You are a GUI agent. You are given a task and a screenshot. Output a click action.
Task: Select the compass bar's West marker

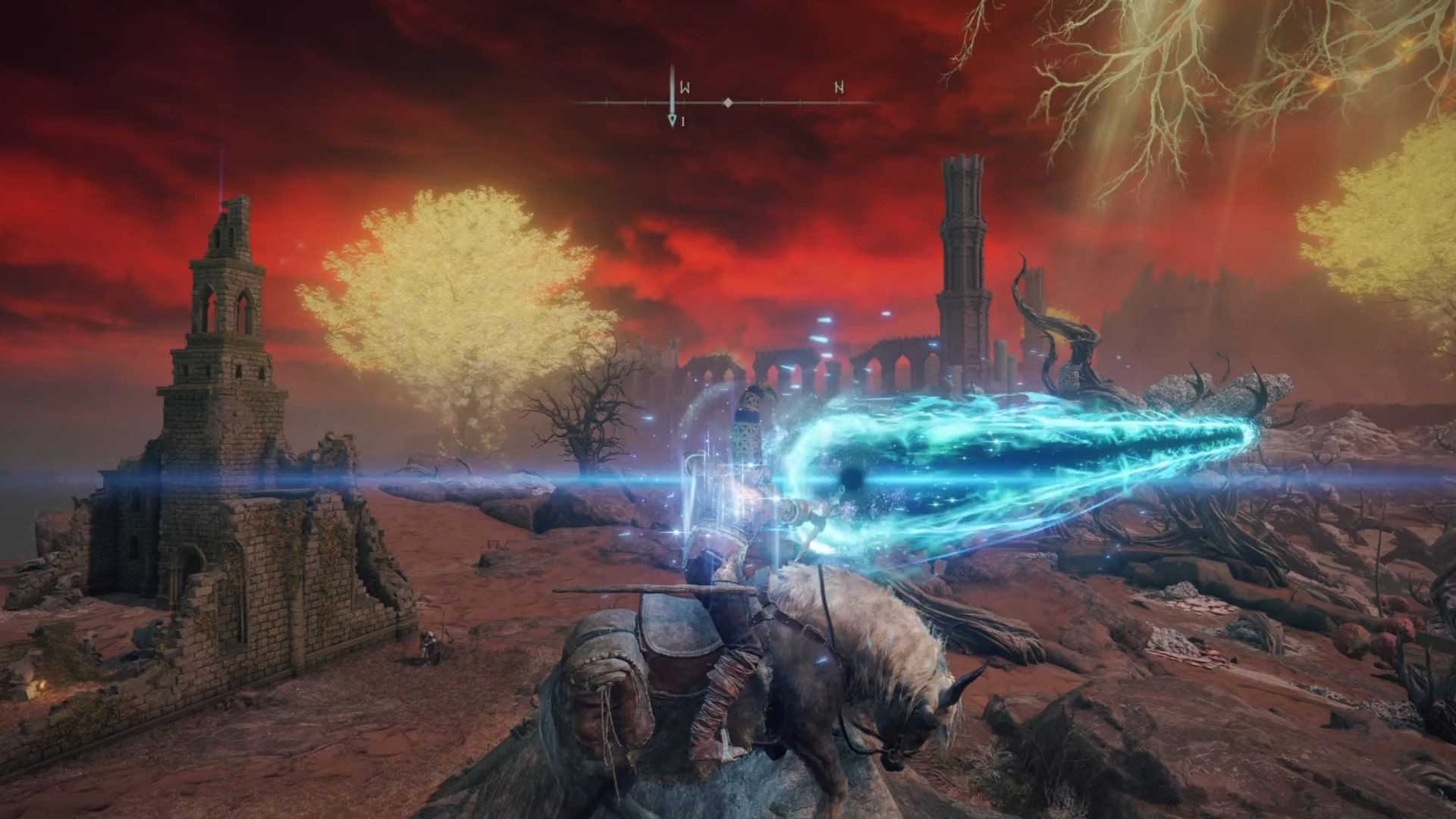click(684, 88)
